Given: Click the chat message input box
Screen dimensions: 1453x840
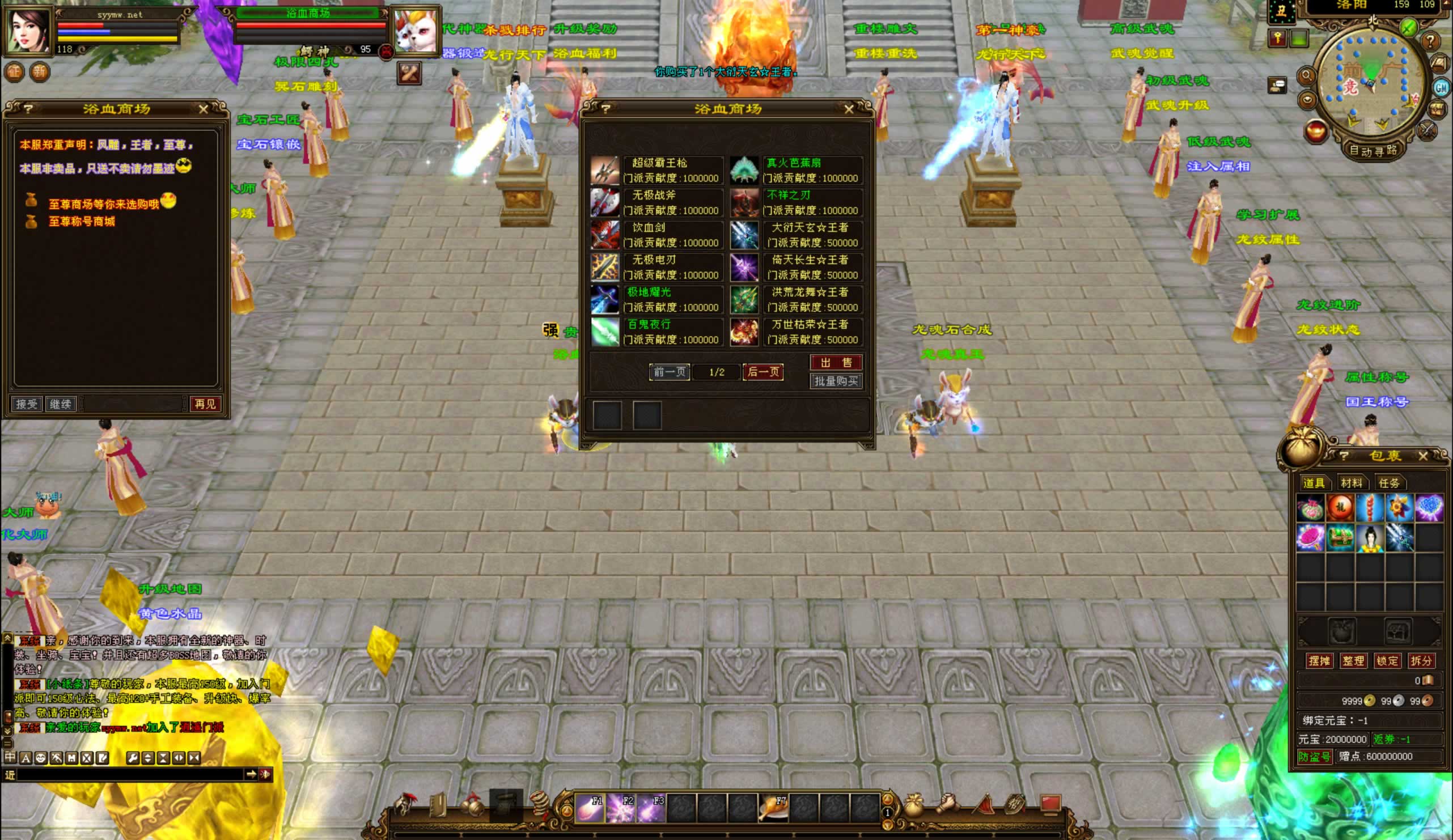Looking at the screenshot, I should point(130,775).
